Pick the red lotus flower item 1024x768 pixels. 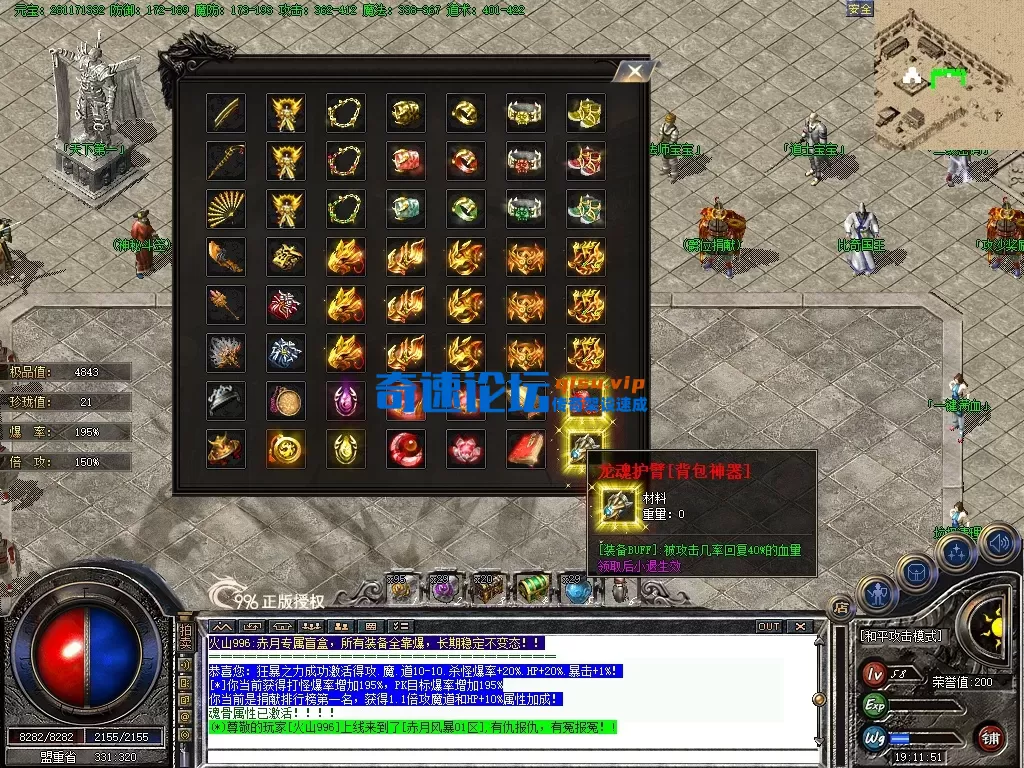[465, 449]
